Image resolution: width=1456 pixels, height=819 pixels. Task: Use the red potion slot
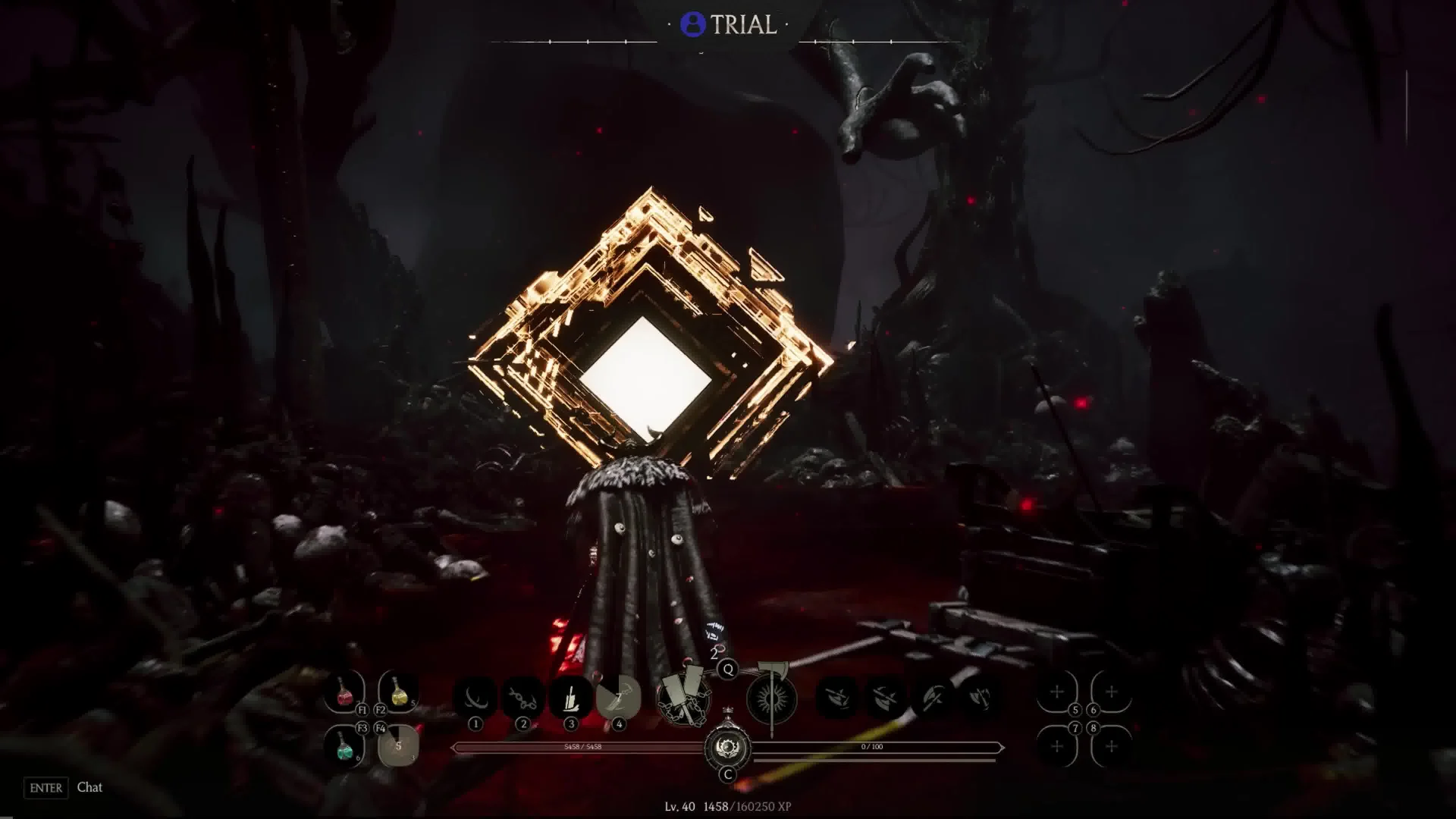point(344,692)
